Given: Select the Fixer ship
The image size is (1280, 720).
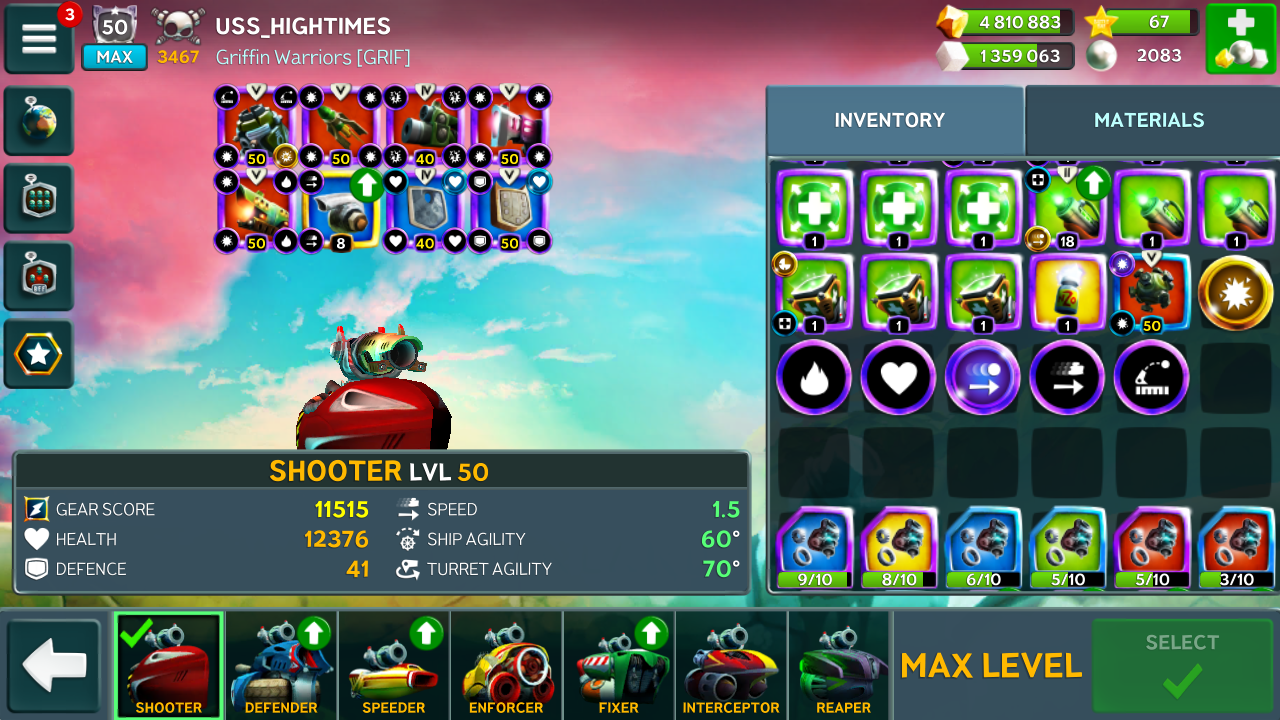Looking at the screenshot, I should 618,666.
